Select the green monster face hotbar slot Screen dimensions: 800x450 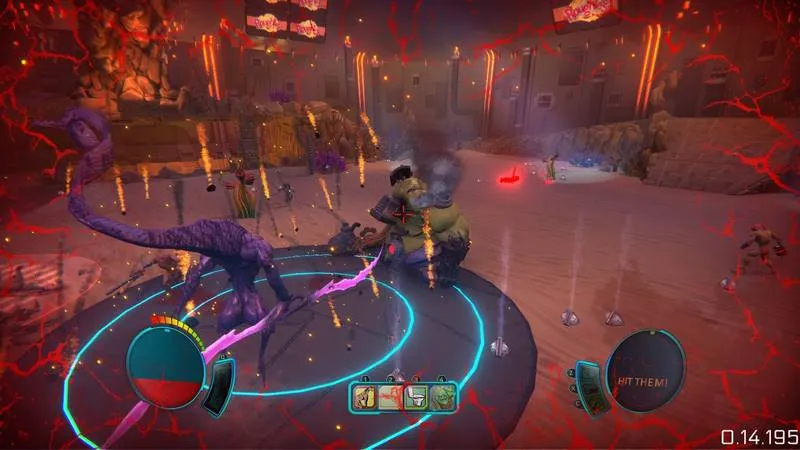click(443, 398)
